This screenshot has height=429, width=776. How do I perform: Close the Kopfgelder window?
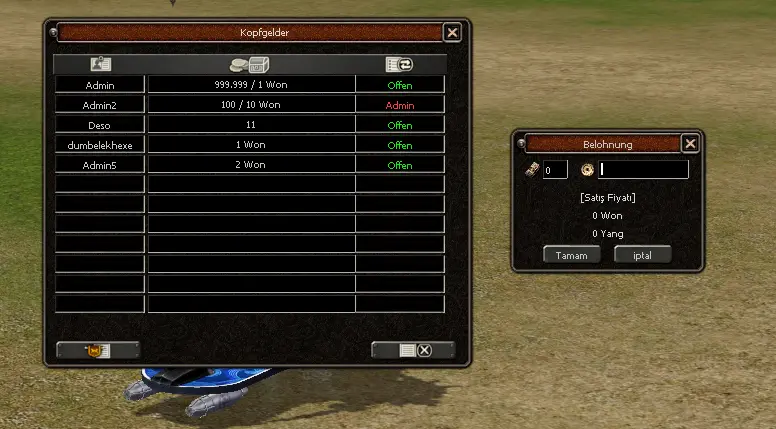pos(453,33)
